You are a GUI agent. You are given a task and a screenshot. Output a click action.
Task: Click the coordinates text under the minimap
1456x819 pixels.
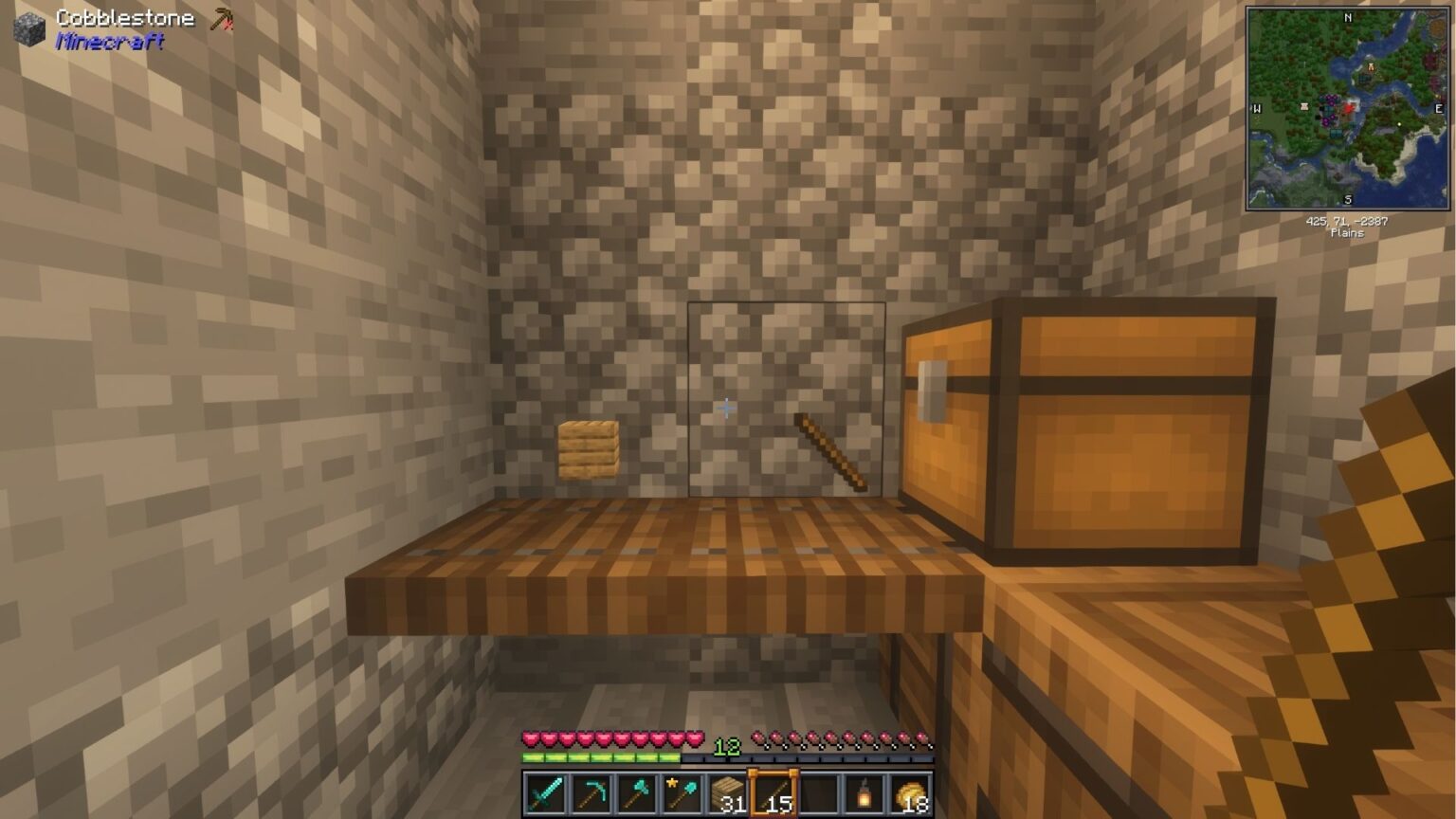point(1347,219)
